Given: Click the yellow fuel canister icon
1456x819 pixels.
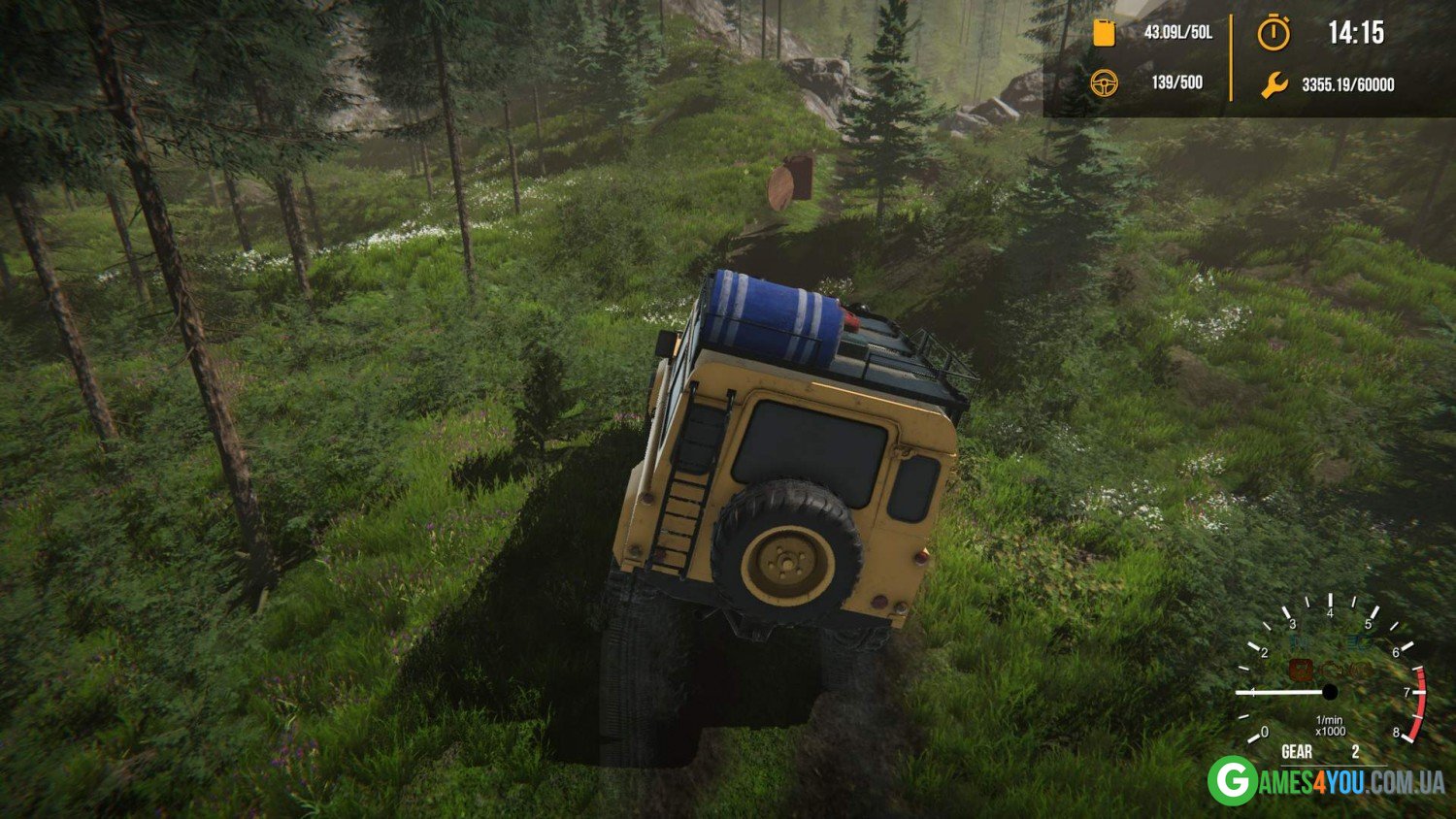Looking at the screenshot, I should tap(1104, 32).
